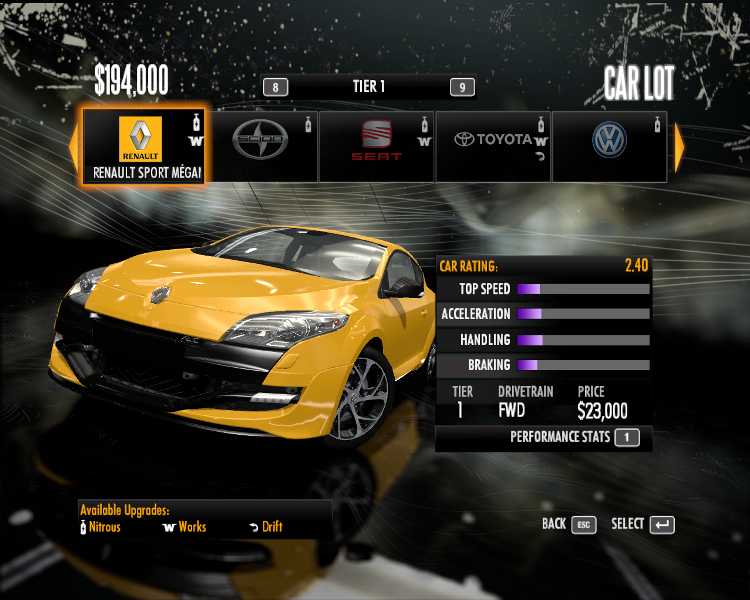Switch to the next tier
750x600 pixels.
[x=461, y=87]
